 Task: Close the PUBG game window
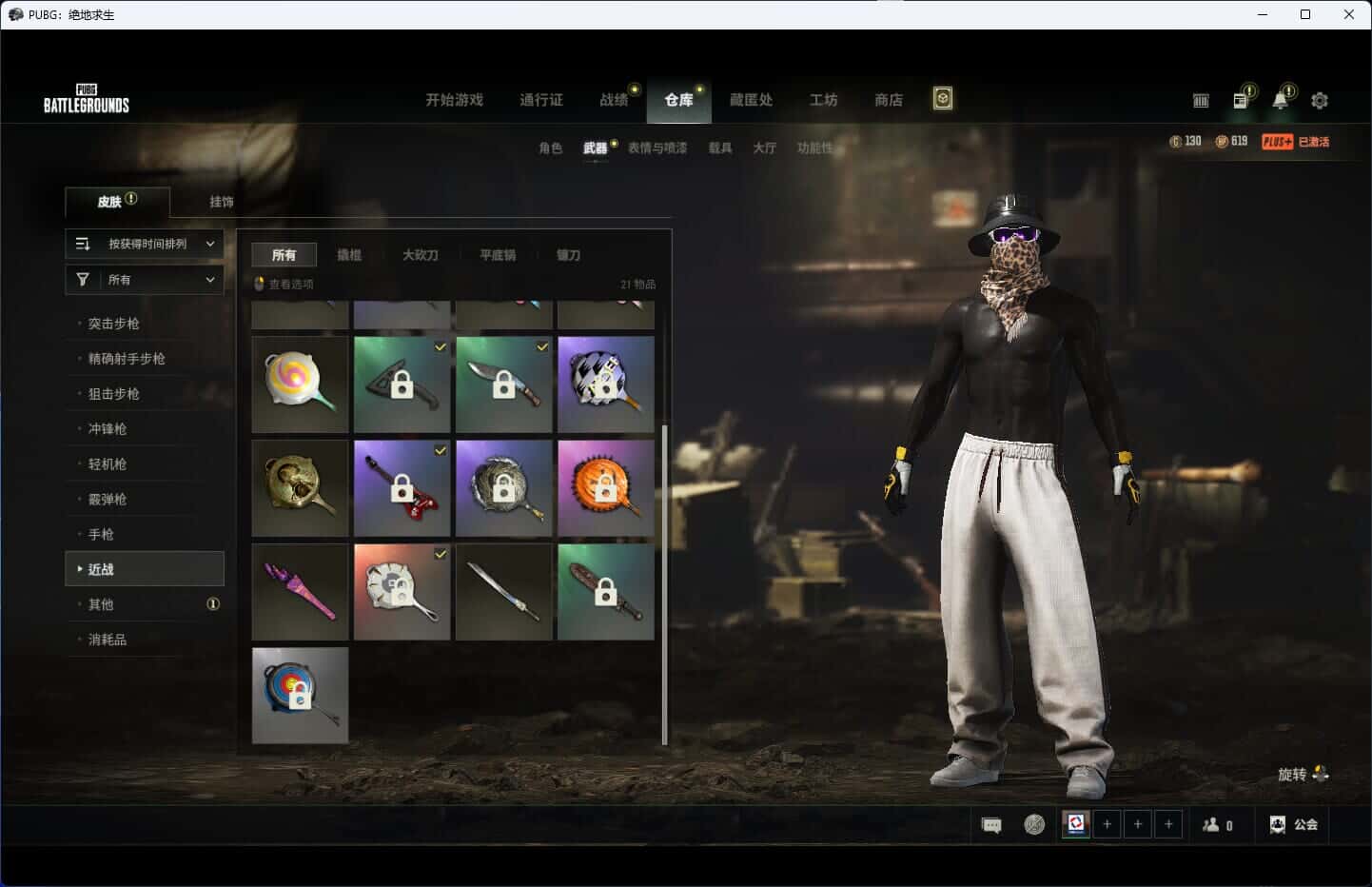pos(1348,14)
